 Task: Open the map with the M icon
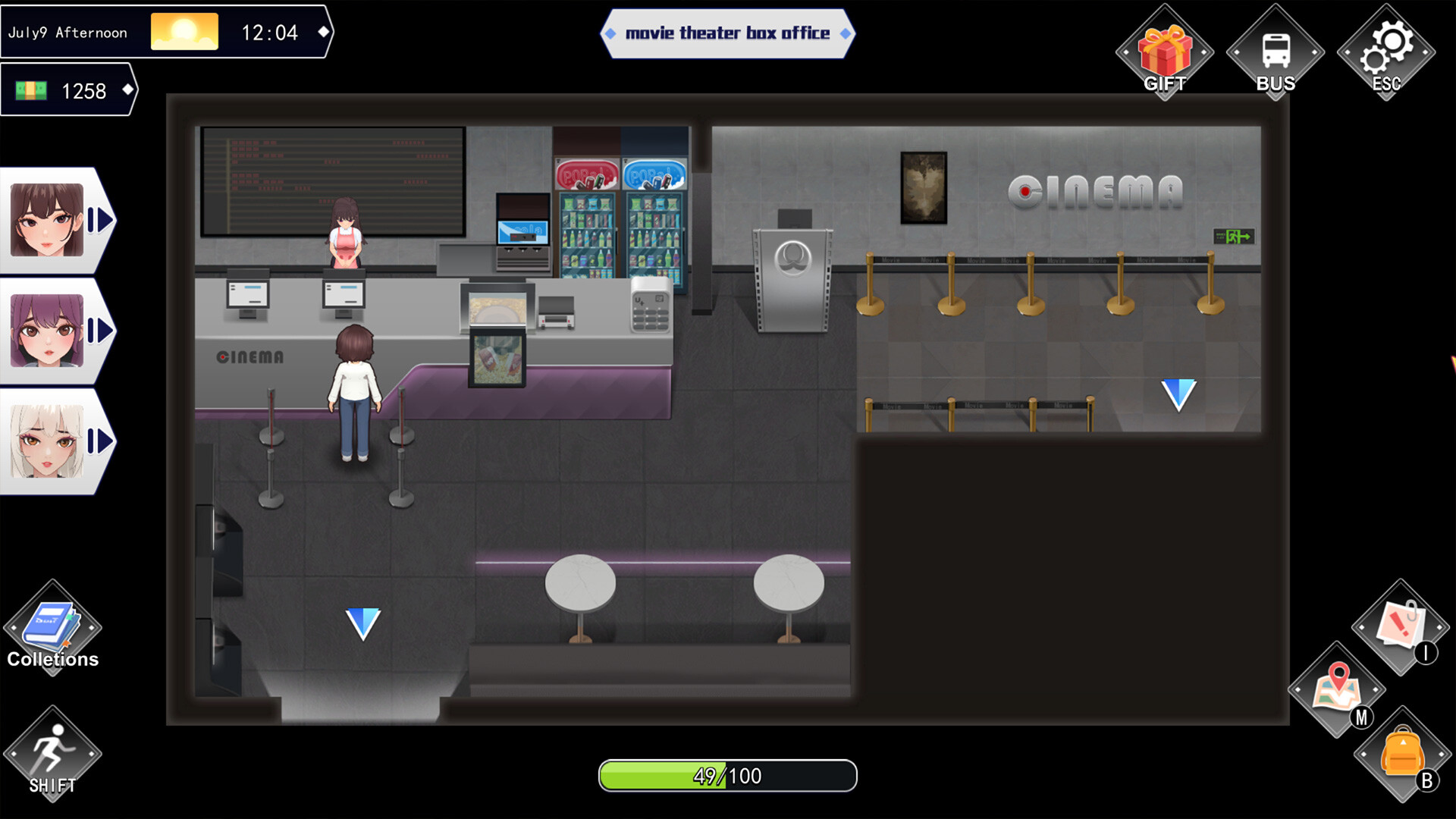coord(1338,690)
